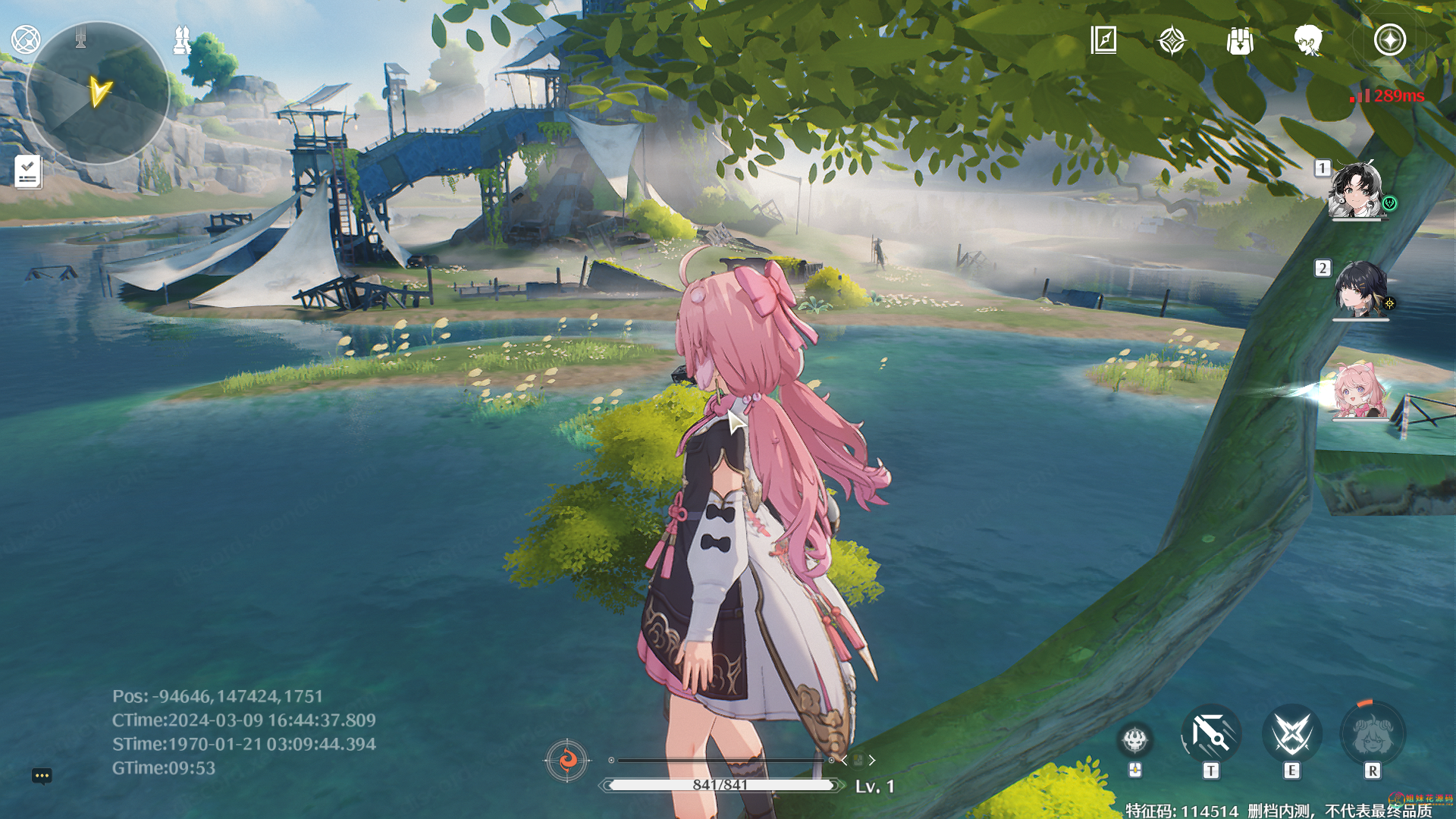Use the crossed-blades skill labeled E
Viewport: 1456px width, 819px height.
(x=1291, y=734)
